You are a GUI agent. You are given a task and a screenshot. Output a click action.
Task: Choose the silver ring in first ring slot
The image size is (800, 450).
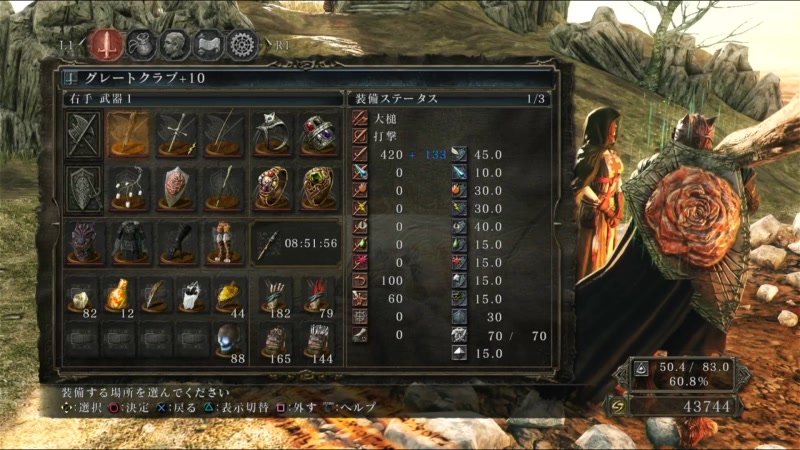272,133
